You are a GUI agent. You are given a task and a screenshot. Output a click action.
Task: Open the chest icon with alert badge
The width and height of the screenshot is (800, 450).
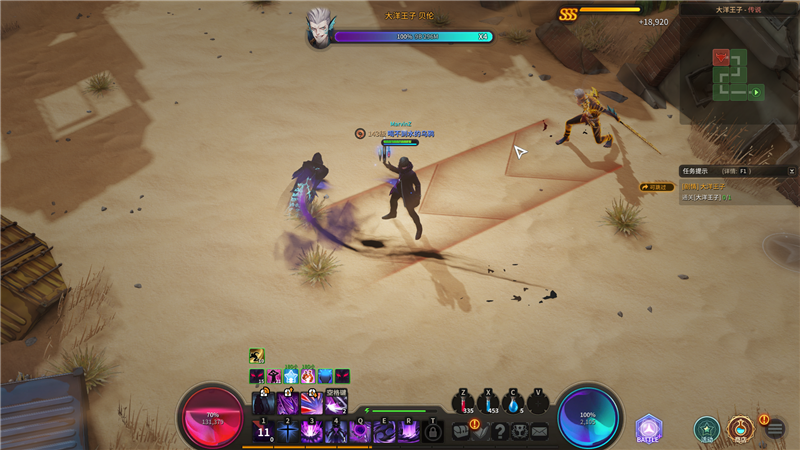pyautogui.click(x=463, y=431)
